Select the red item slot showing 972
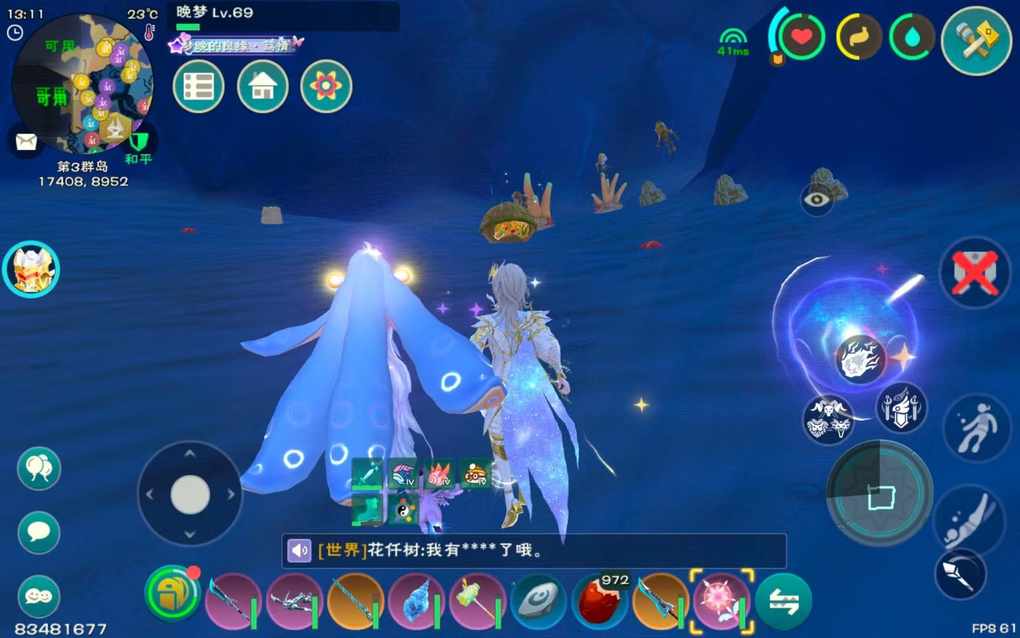Screen dimensions: 1020x638 (x=600, y=602)
